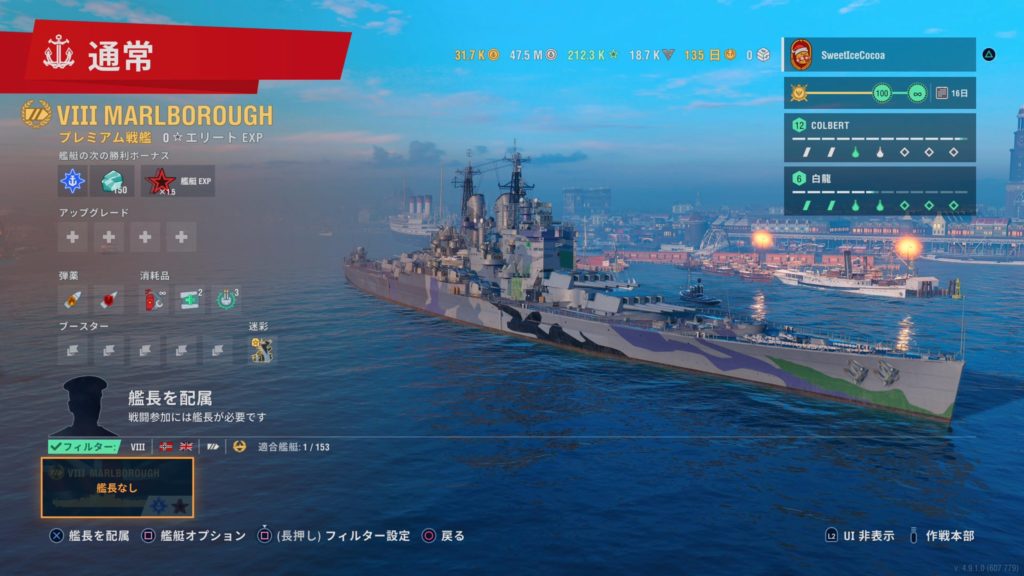Open the camouflage (迷彩) slot

click(262, 350)
